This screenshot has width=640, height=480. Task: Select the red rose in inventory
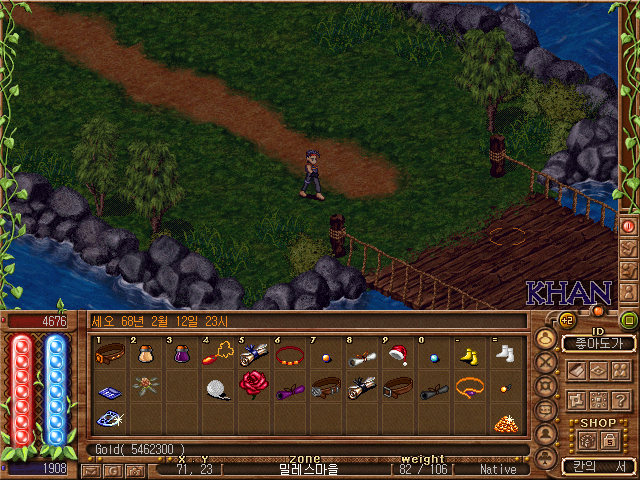(x=255, y=386)
